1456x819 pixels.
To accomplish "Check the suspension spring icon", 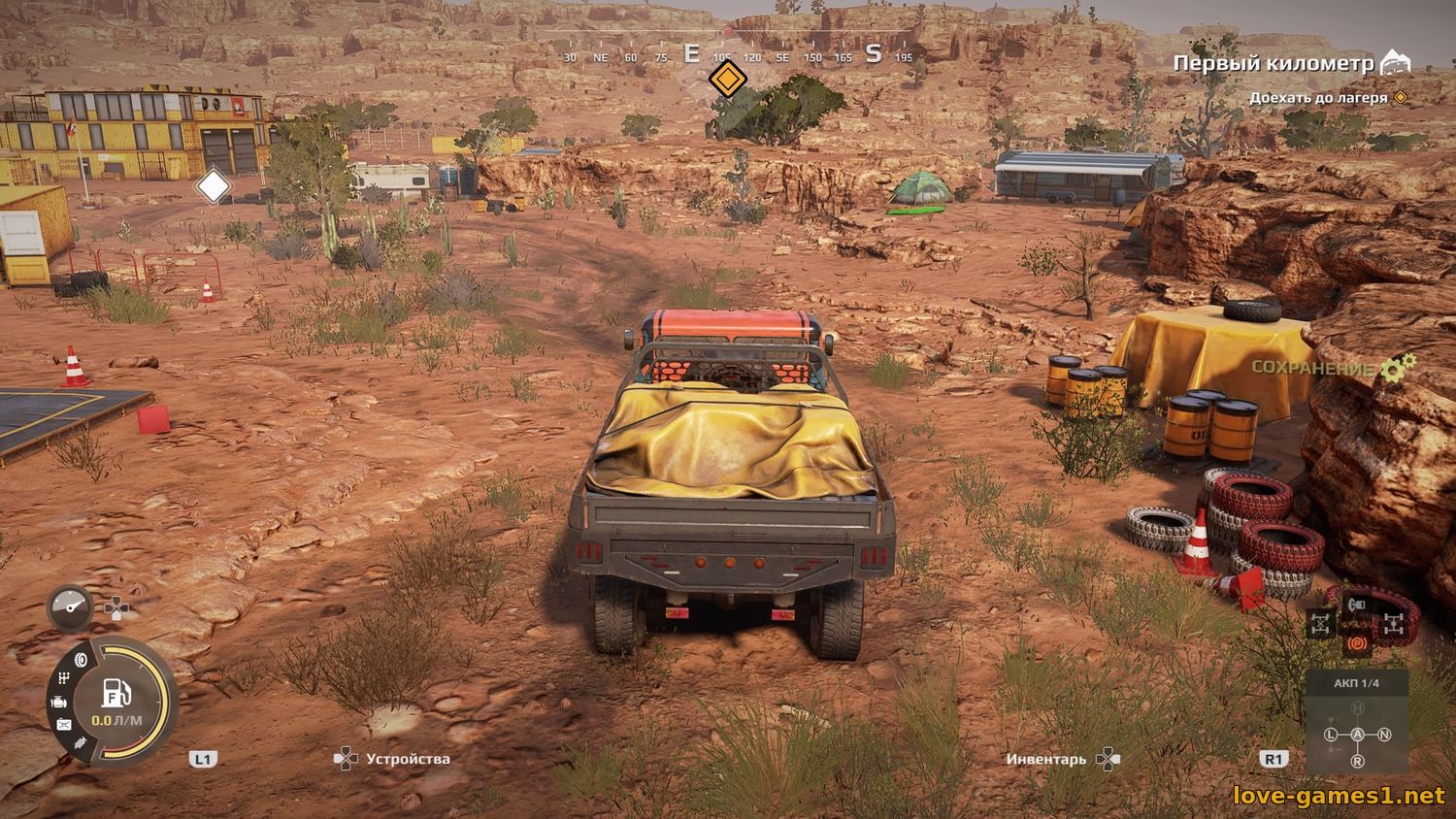I will (80, 742).
